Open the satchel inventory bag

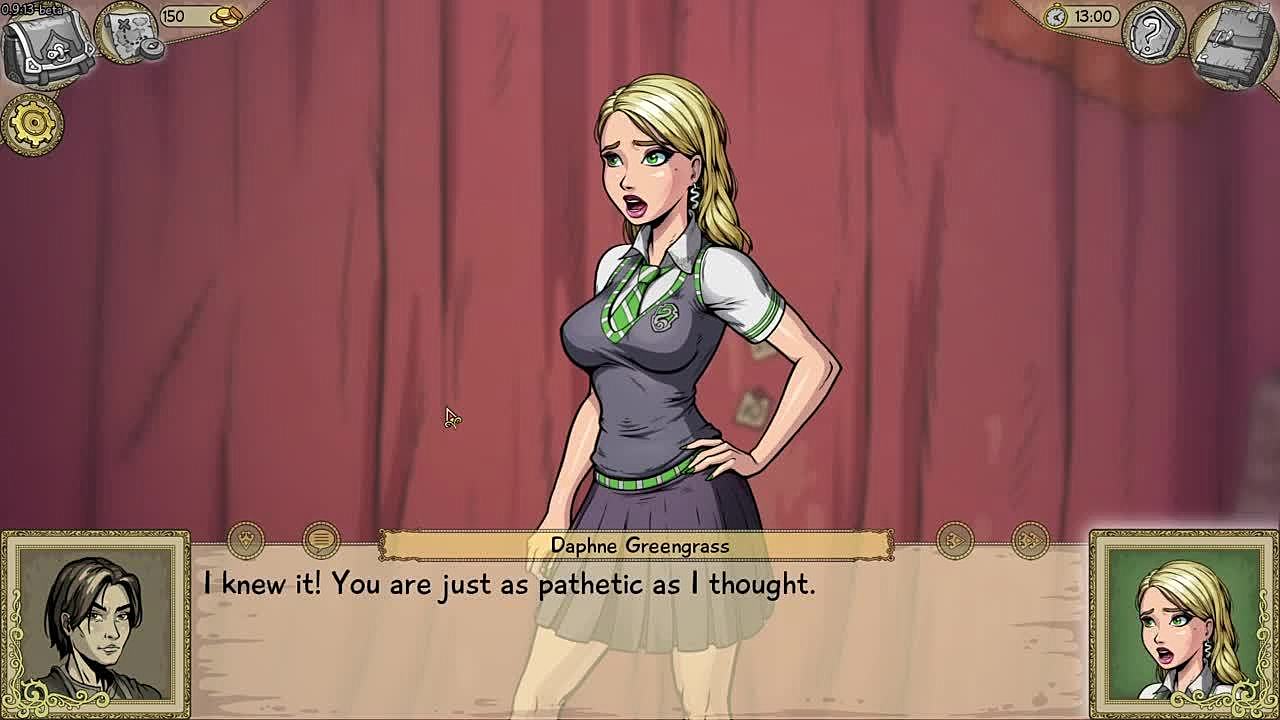coord(45,45)
